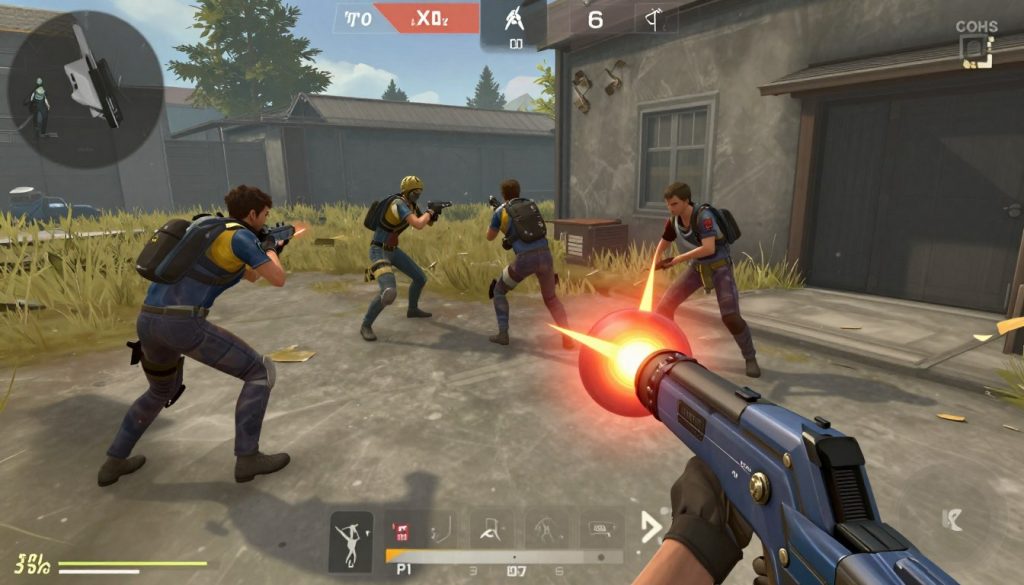Click the hotbar's right arrow

point(651,527)
